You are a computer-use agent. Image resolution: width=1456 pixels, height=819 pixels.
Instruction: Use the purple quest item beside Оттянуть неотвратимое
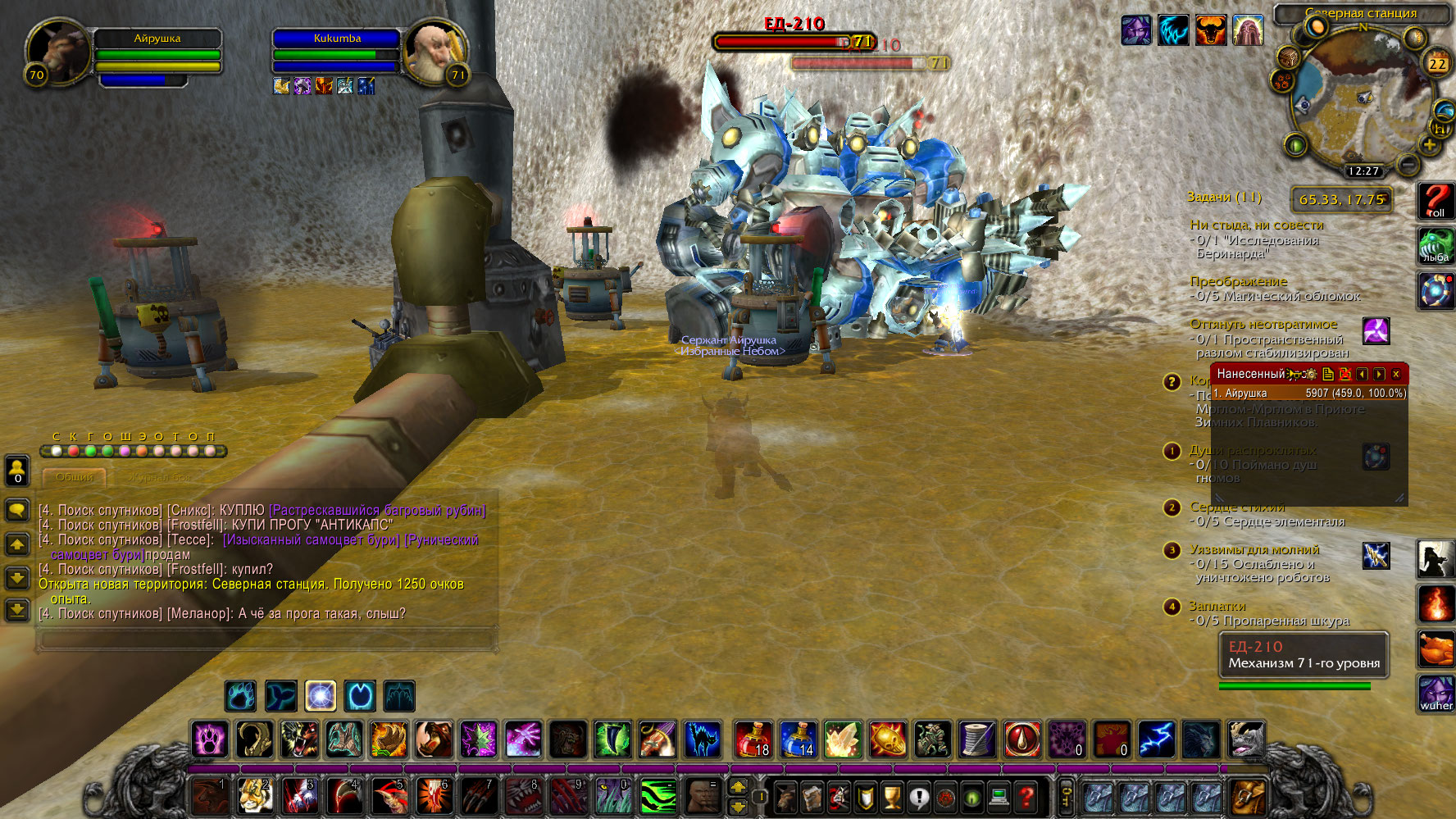point(1376,331)
